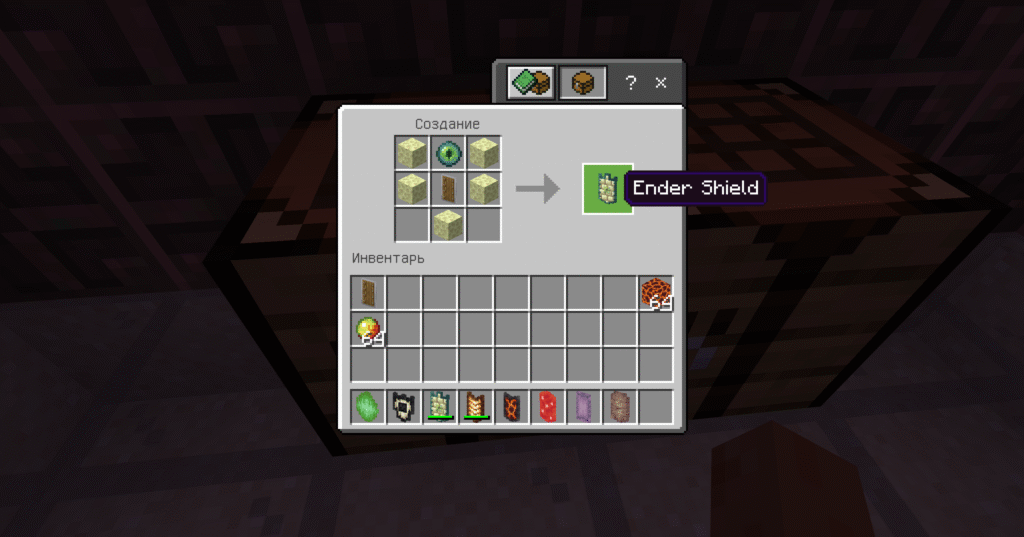Close the crafting window
1024x537 pixels.
[661, 83]
